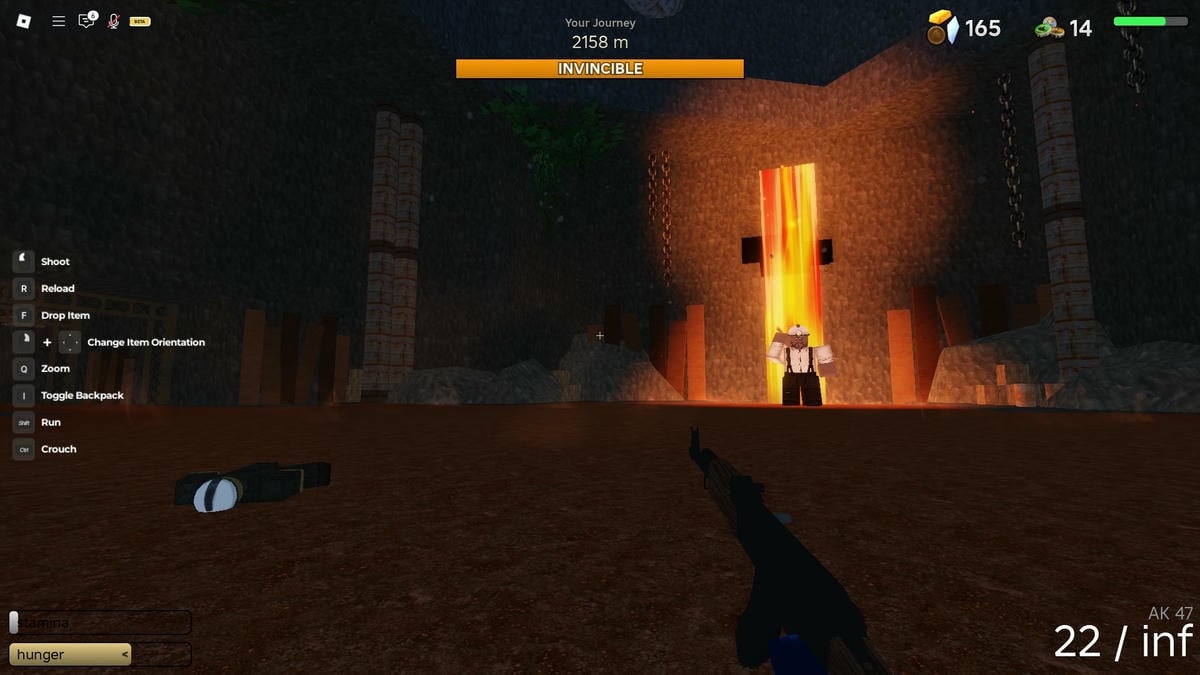Open the hamburger list menu
1200x675 pixels.
(58, 21)
